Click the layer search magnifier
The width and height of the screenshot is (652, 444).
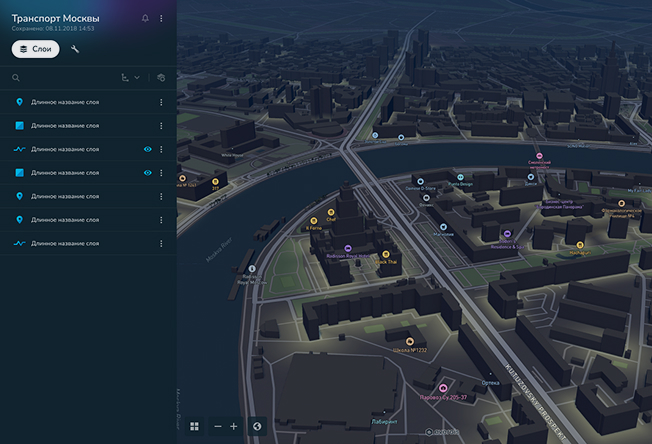pyautogui.click(x=16, y=77)
